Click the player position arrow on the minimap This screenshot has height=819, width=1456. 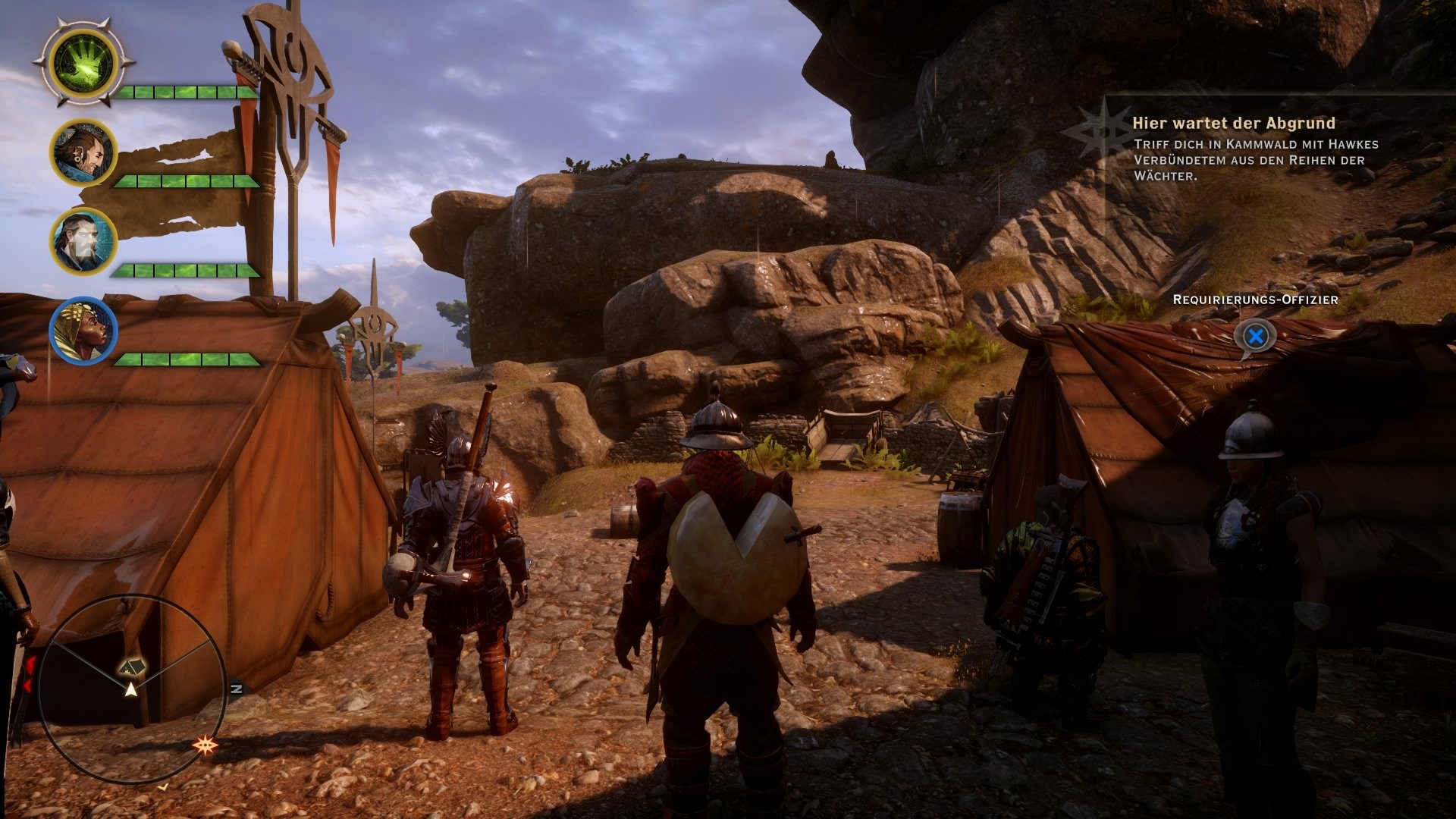(132, 691)
